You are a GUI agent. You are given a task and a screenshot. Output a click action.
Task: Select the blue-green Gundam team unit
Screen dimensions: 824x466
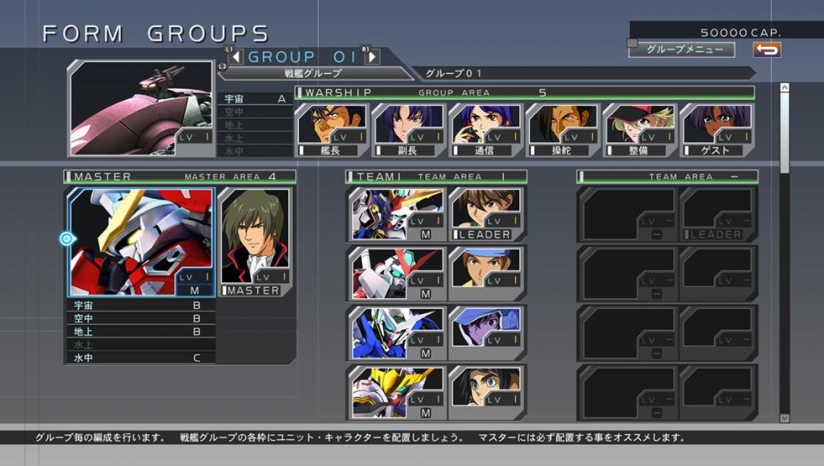point(397,332)
